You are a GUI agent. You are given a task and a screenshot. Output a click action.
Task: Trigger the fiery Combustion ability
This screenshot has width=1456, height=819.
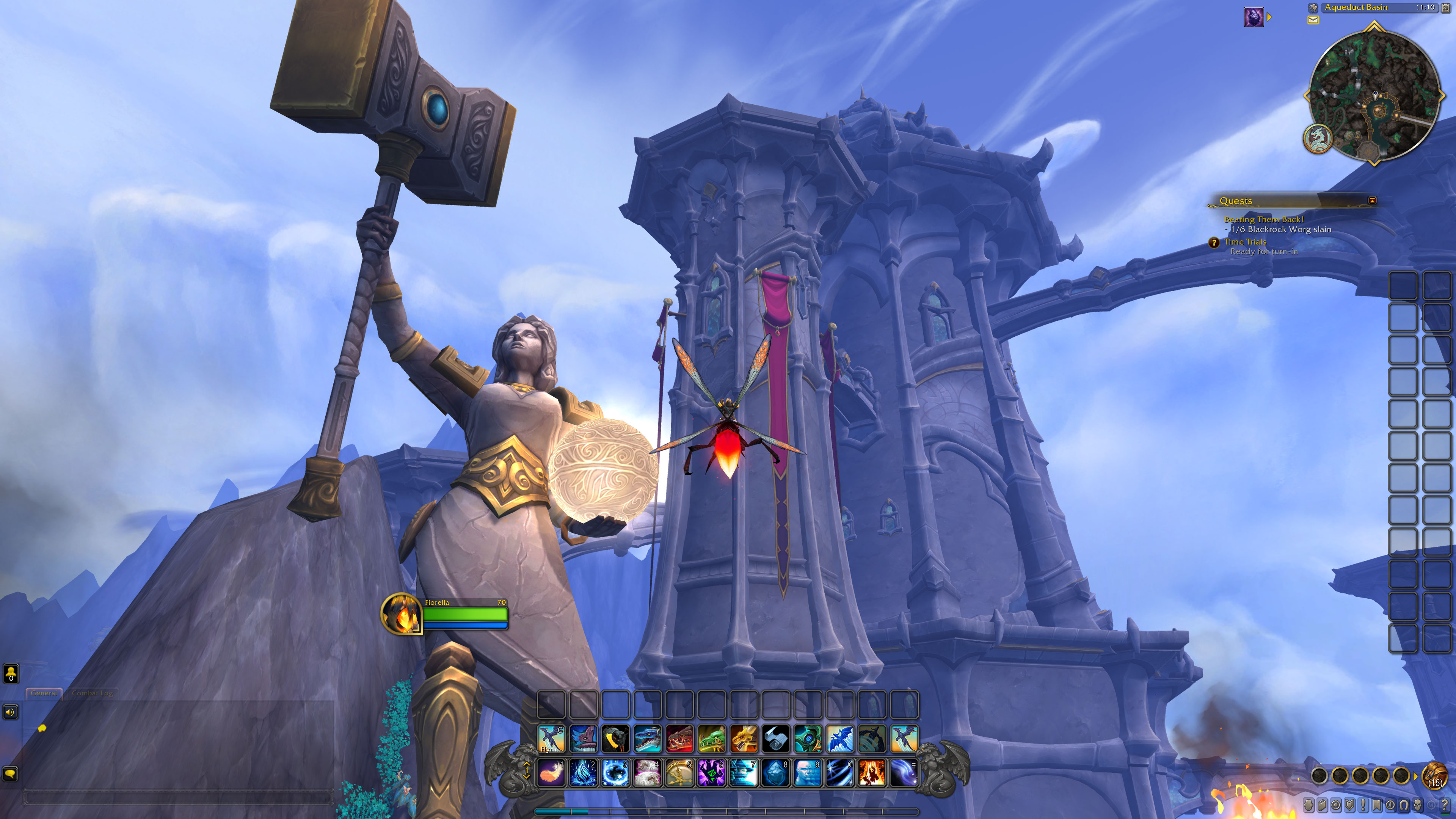tap(872, 773)
